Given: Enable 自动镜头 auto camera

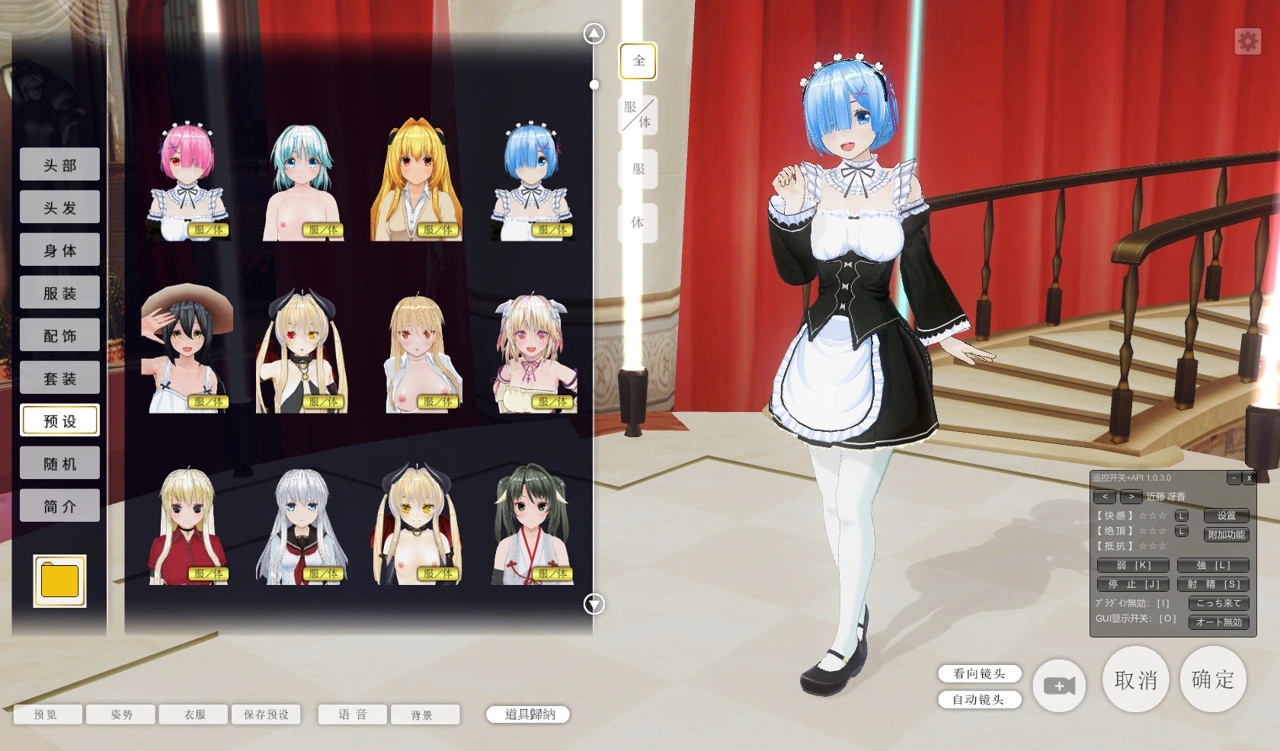Looking at the screenshot, I should (980, 700).
